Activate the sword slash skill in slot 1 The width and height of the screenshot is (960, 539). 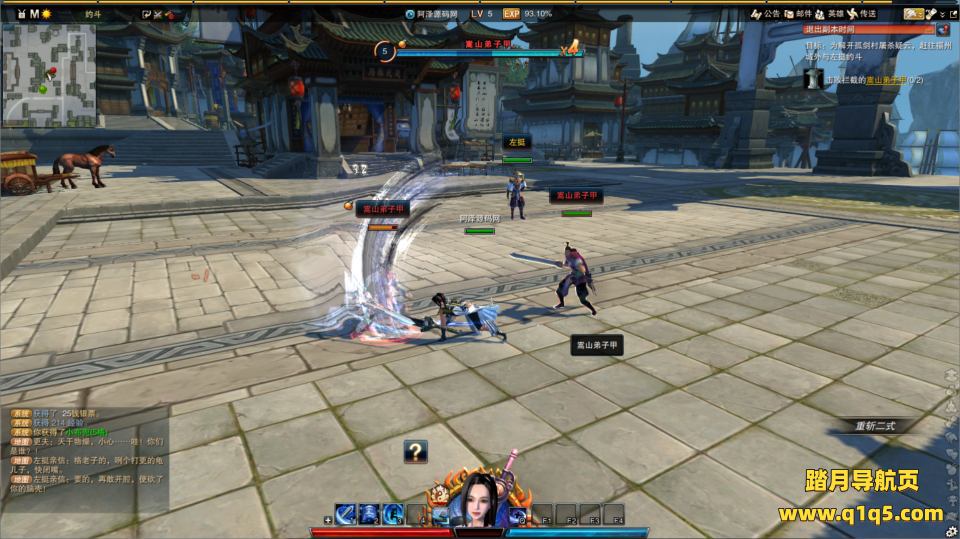click(346, 515)
